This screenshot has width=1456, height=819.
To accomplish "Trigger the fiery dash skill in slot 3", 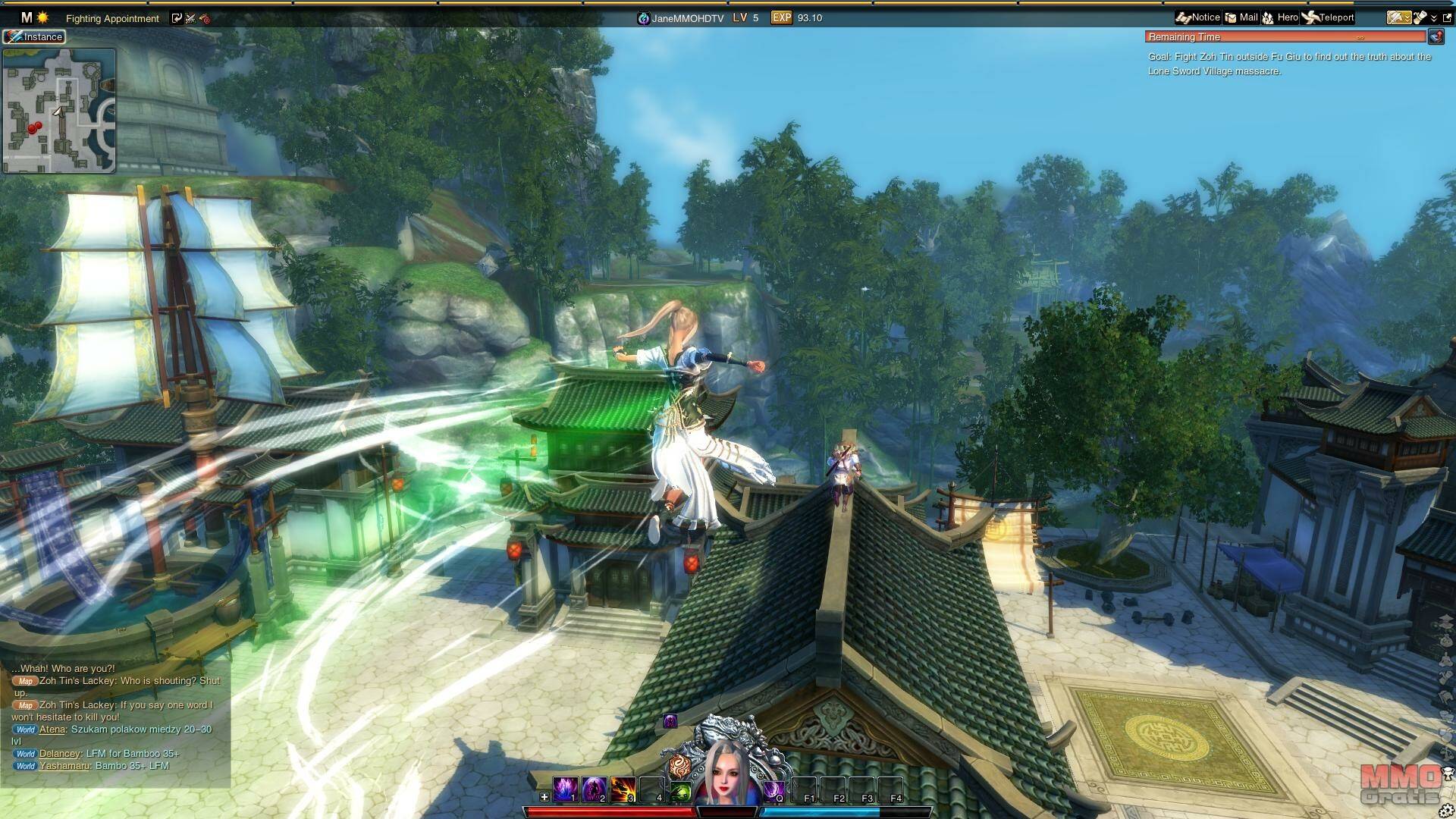I will click(623, 789).
